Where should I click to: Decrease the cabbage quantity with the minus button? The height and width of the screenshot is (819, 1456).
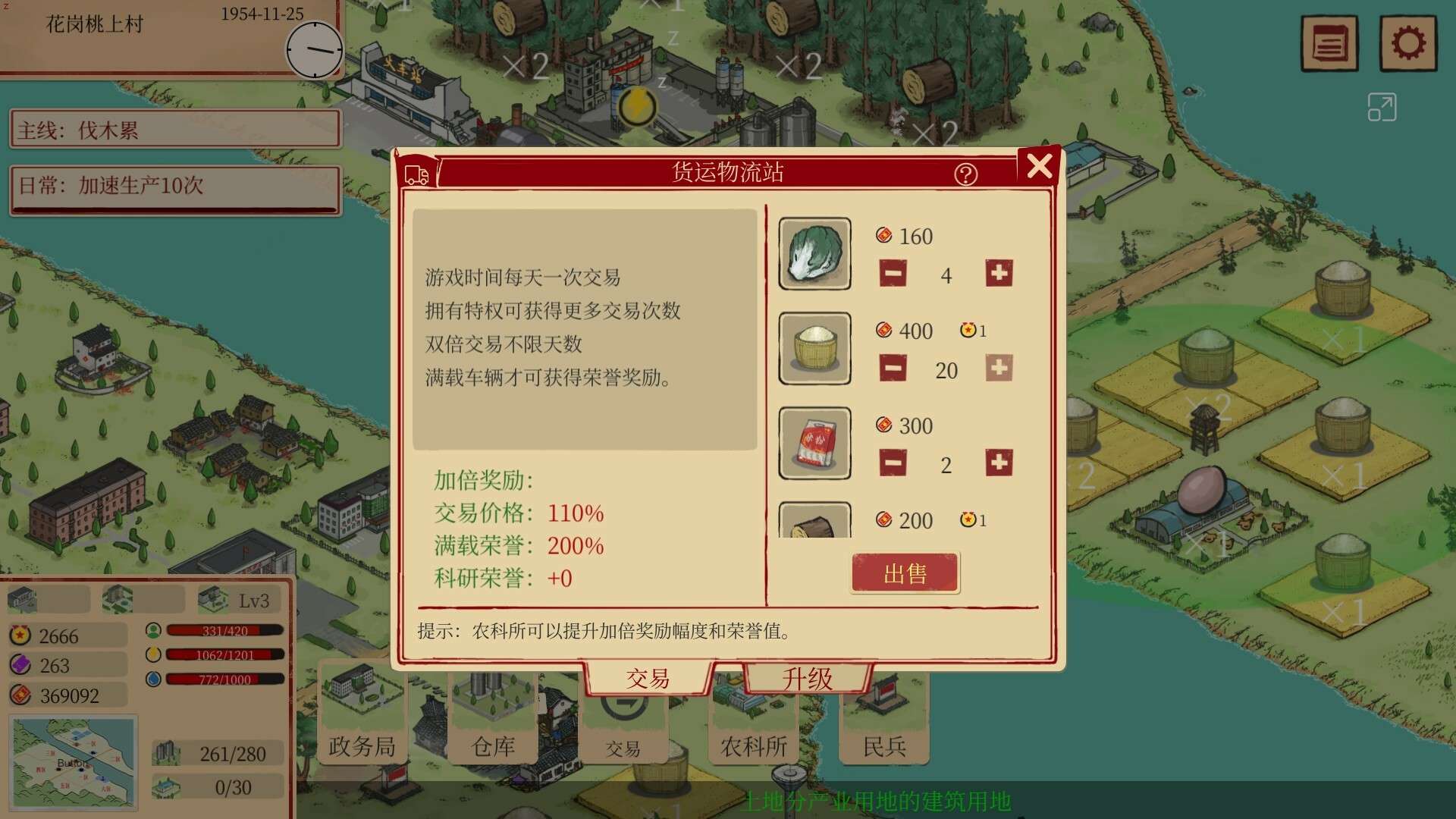pyautogui.click(x=893, y=275)
